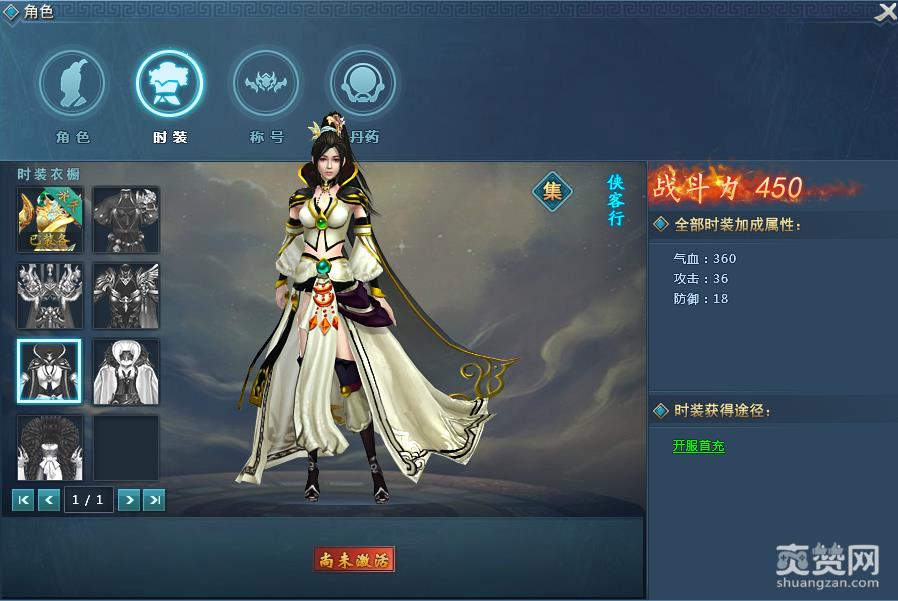Go to the previous wardrobe page
Viewport: 898px width, 601px height.
coord(49,500)
